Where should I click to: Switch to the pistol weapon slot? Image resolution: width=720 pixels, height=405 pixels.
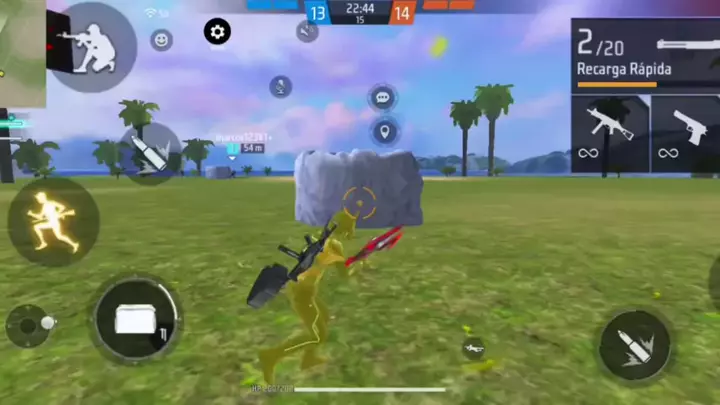pyautogui.click(x=685, y=133)
